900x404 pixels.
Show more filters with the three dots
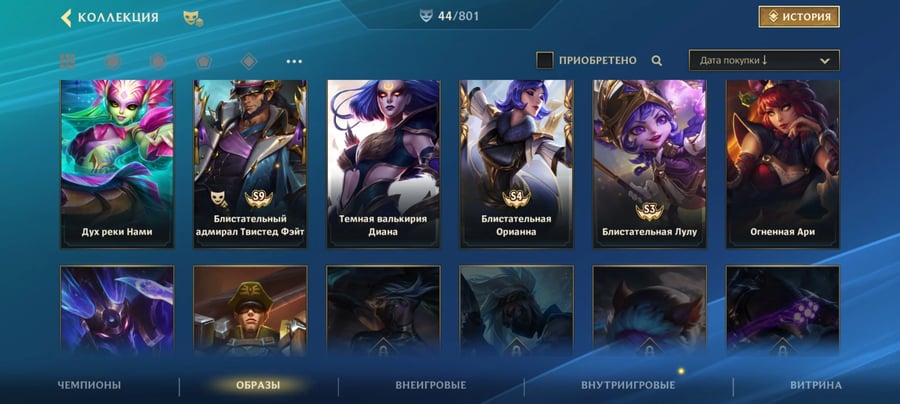point(294,61)
